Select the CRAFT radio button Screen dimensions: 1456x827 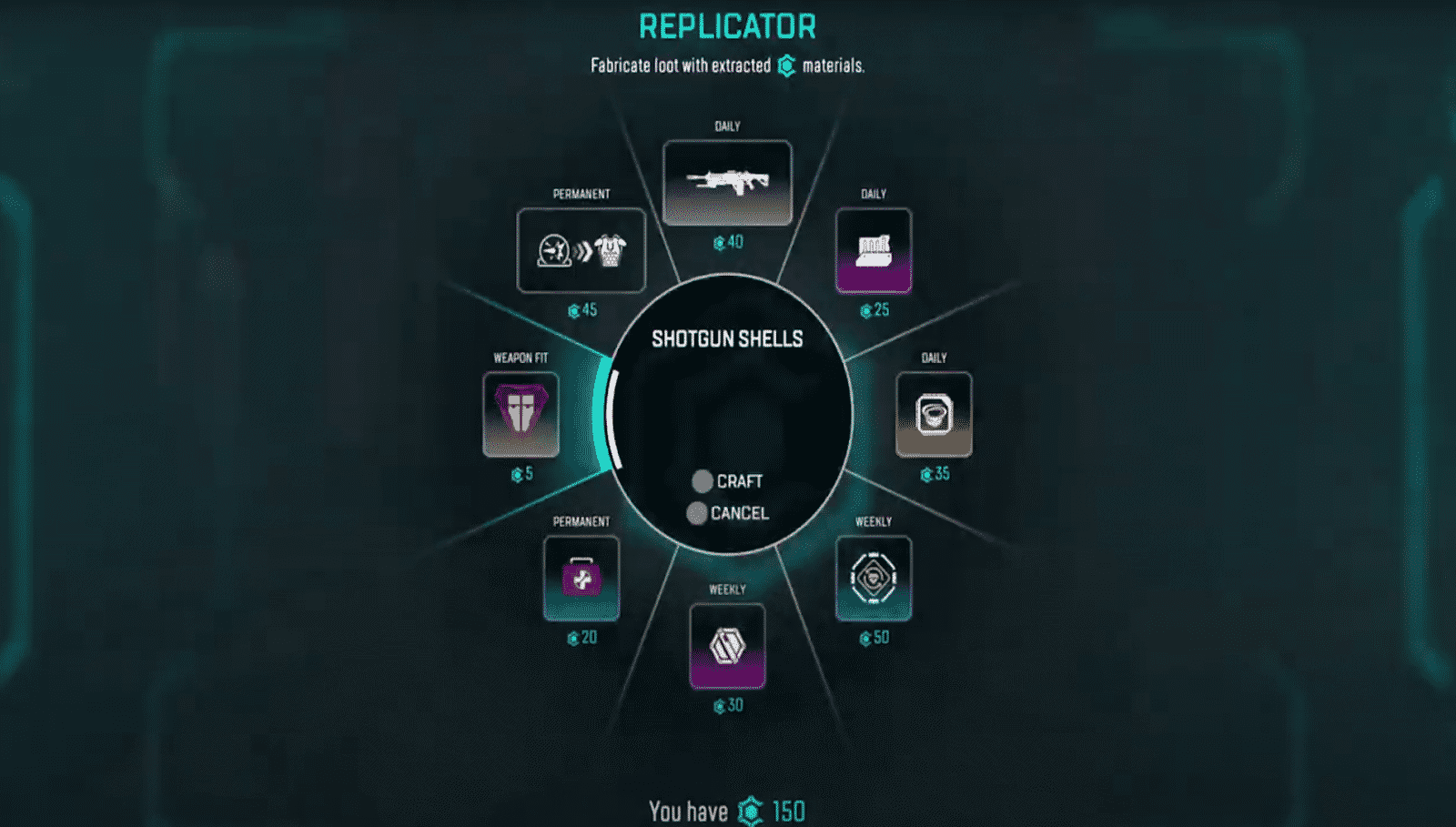[702, 481]
